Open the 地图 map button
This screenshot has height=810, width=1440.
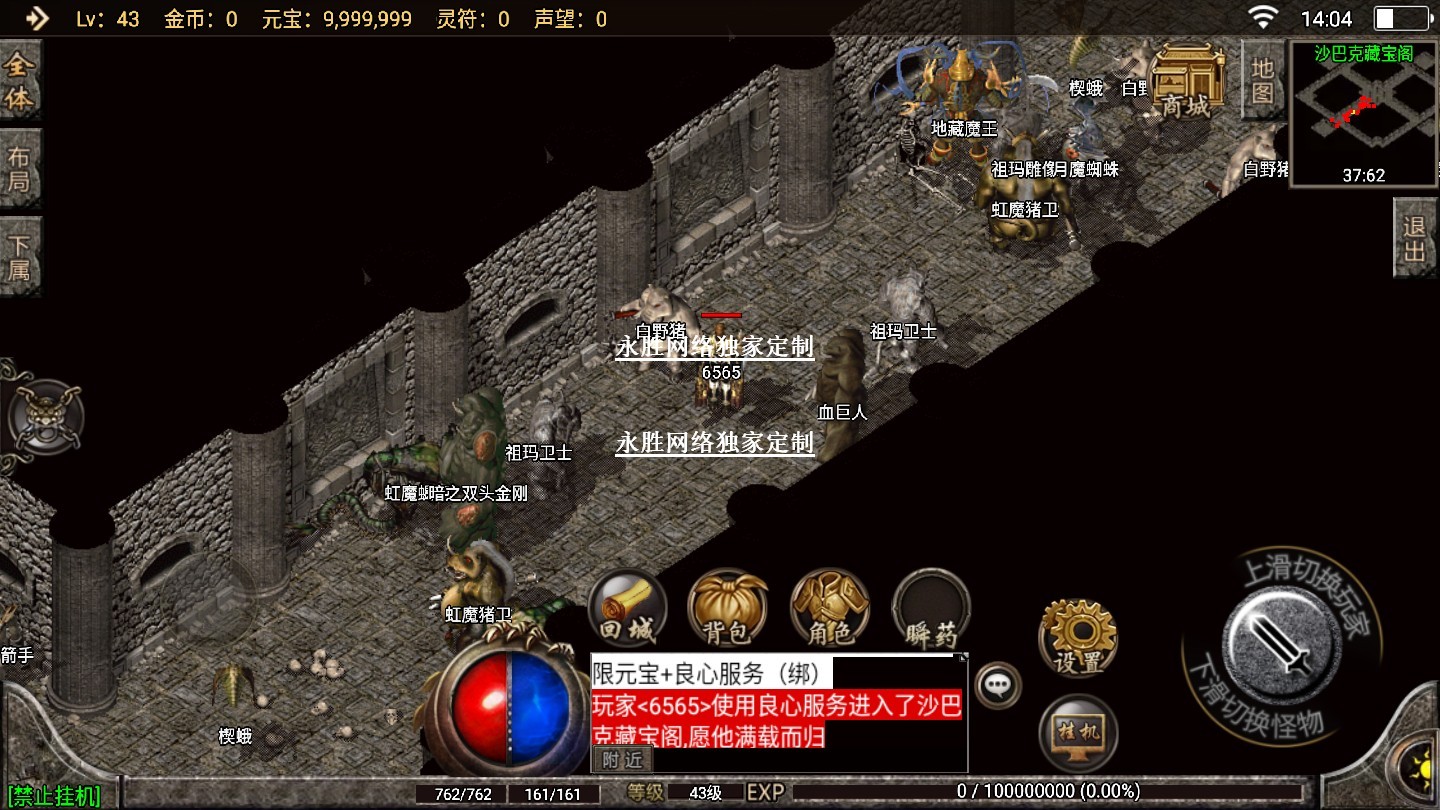(1262, 82)
